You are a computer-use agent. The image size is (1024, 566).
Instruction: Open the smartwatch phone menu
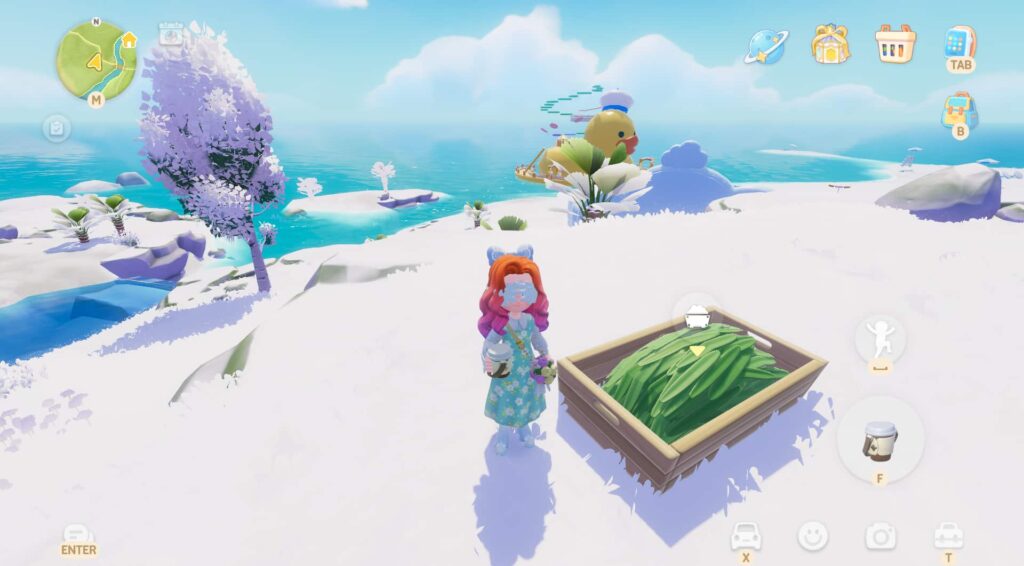pyautogui.click(x=959, y=42)
